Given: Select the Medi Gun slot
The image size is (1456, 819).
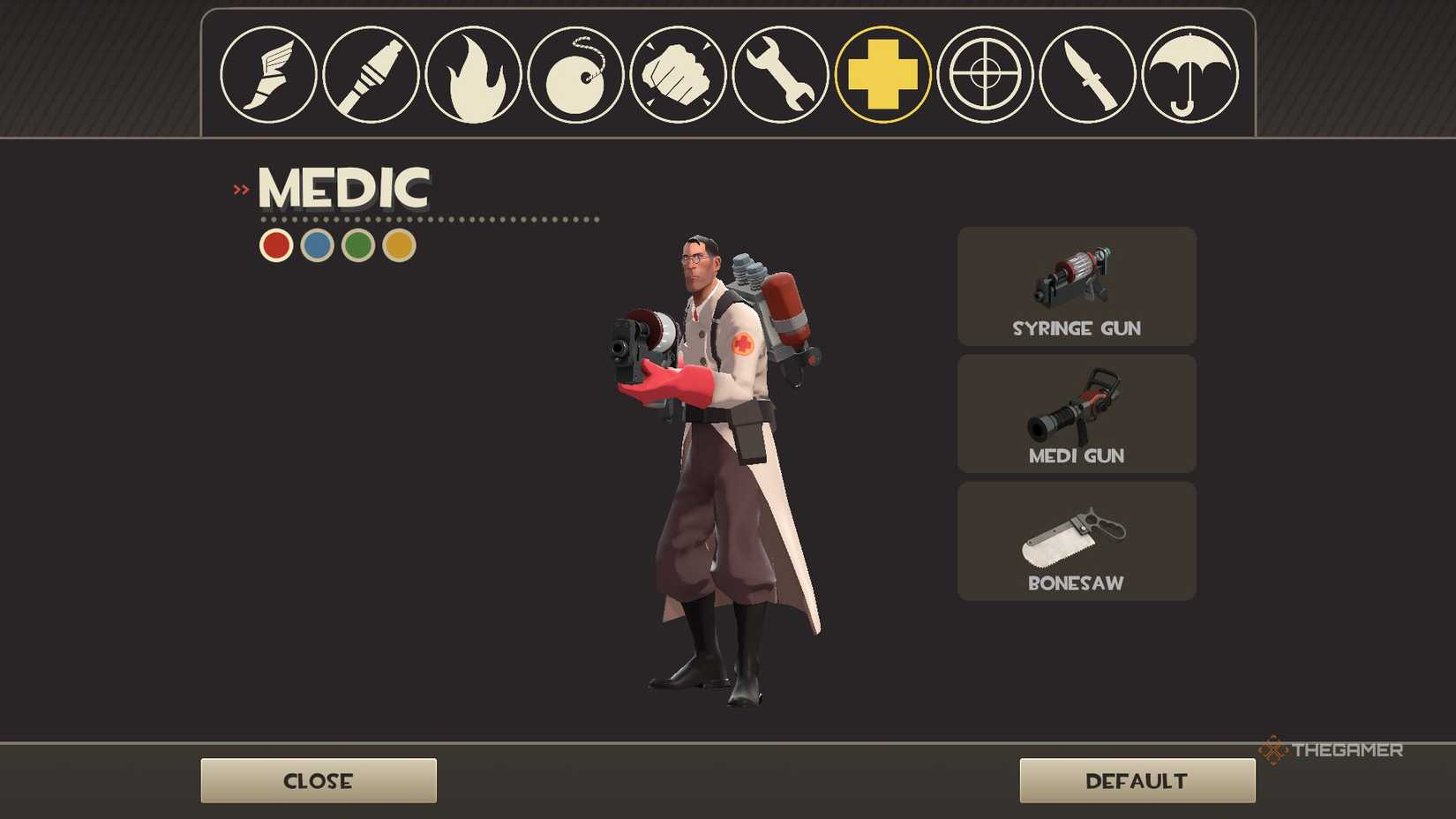Looking at the screenshot, I should [x=1076, y=414].
